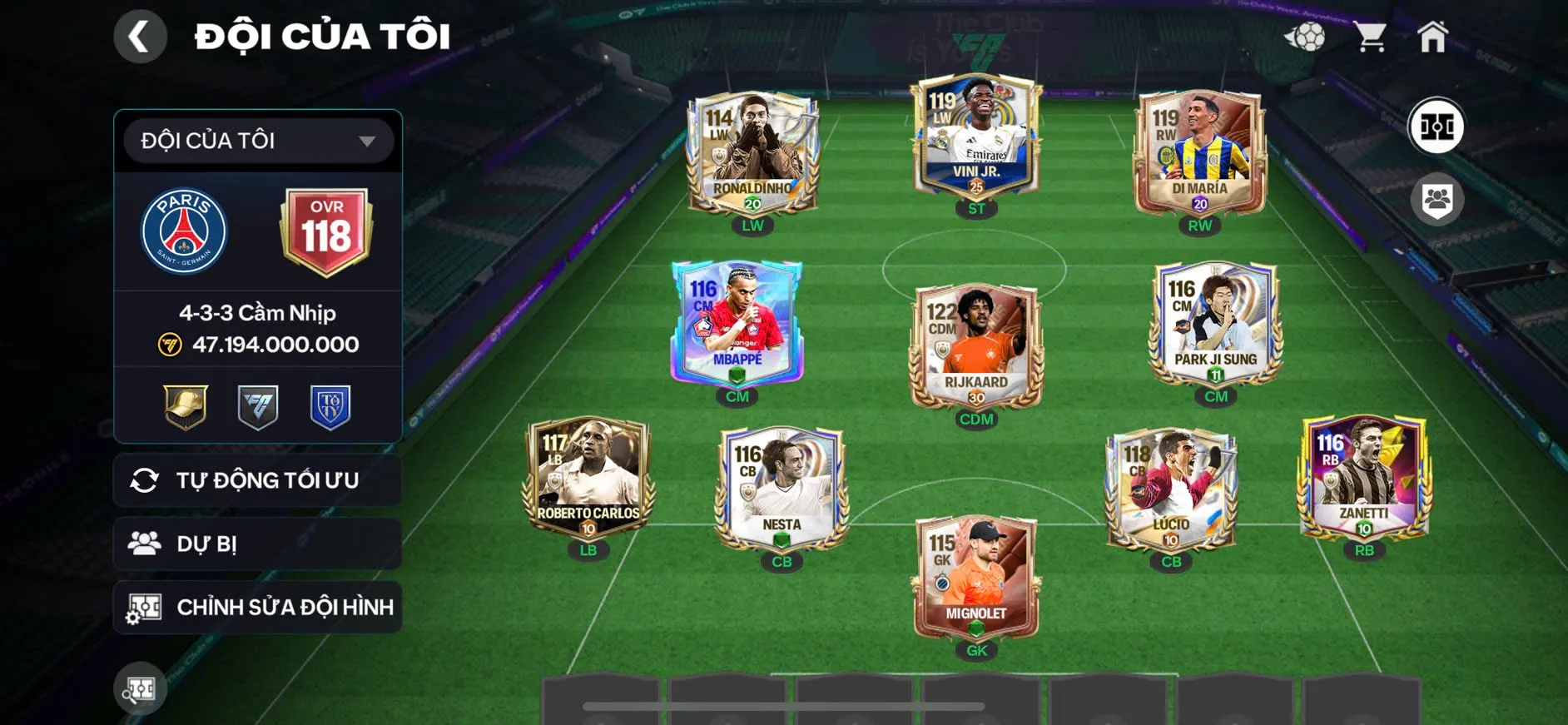Open the shopping cart store
Screen dimensions: 1568x725
1369,37
